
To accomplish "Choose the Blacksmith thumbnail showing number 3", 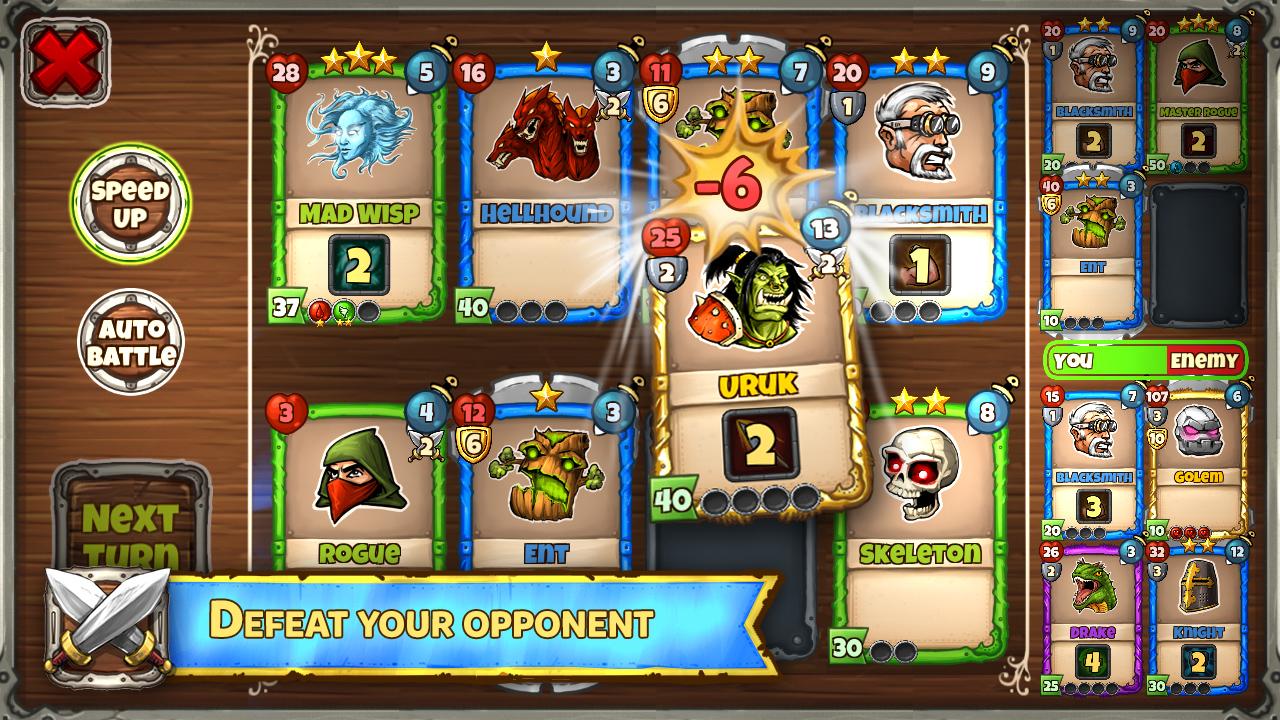I will tap(1092, 460).
